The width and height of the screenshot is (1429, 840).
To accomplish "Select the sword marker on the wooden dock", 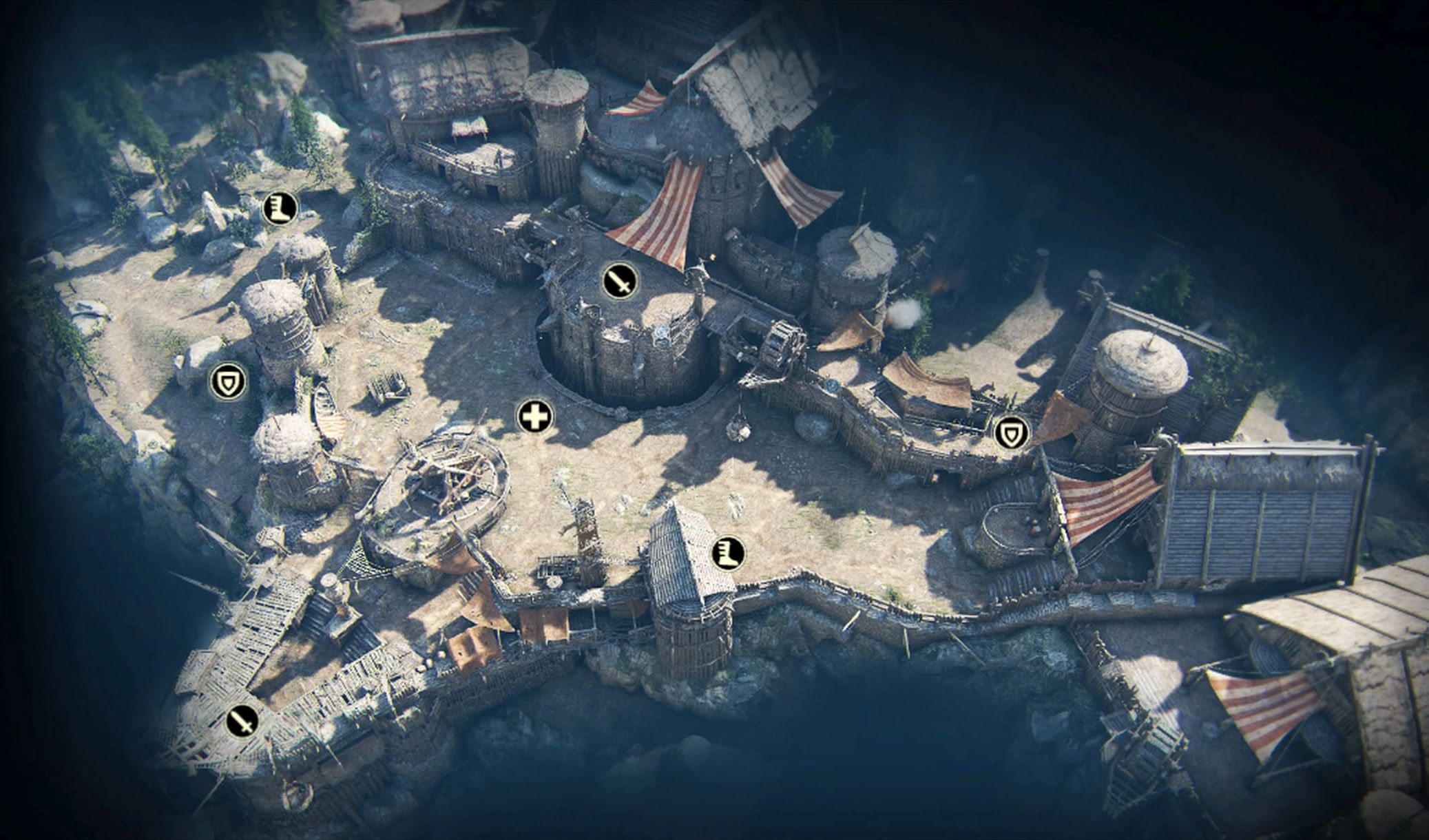I will tap(242, 721).
